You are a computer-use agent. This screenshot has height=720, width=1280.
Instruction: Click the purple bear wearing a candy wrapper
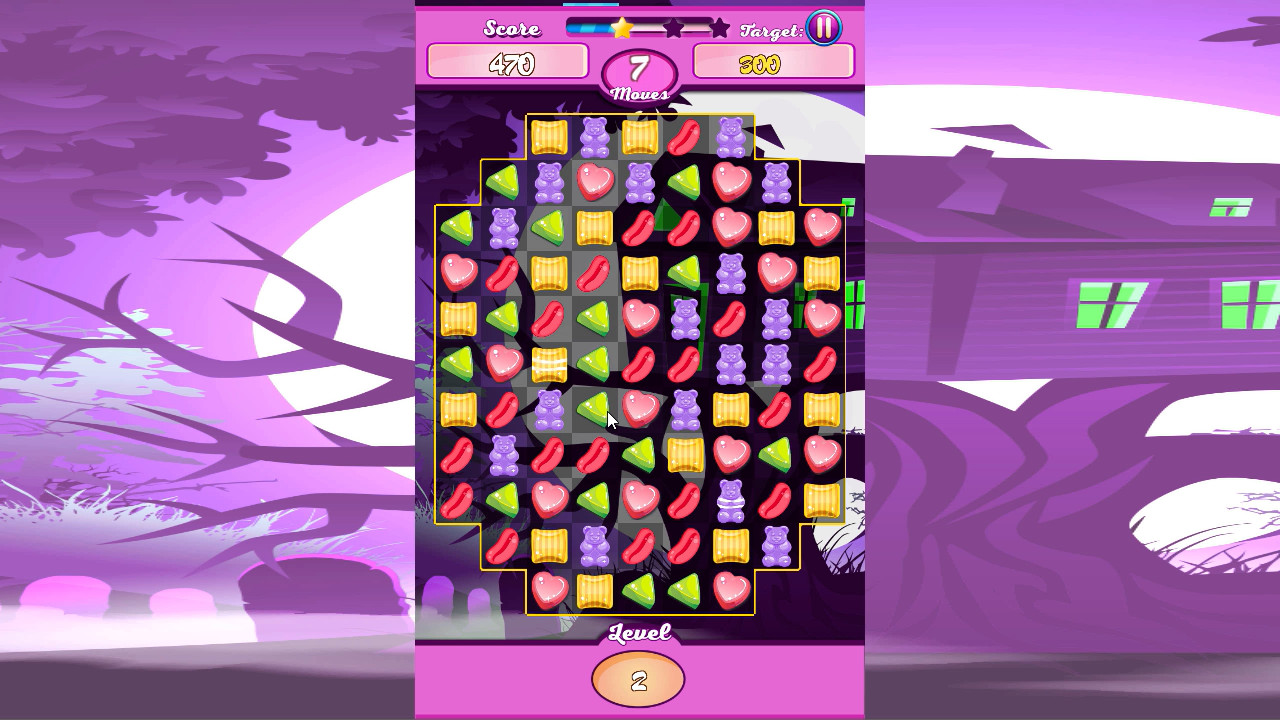[729, 501]
